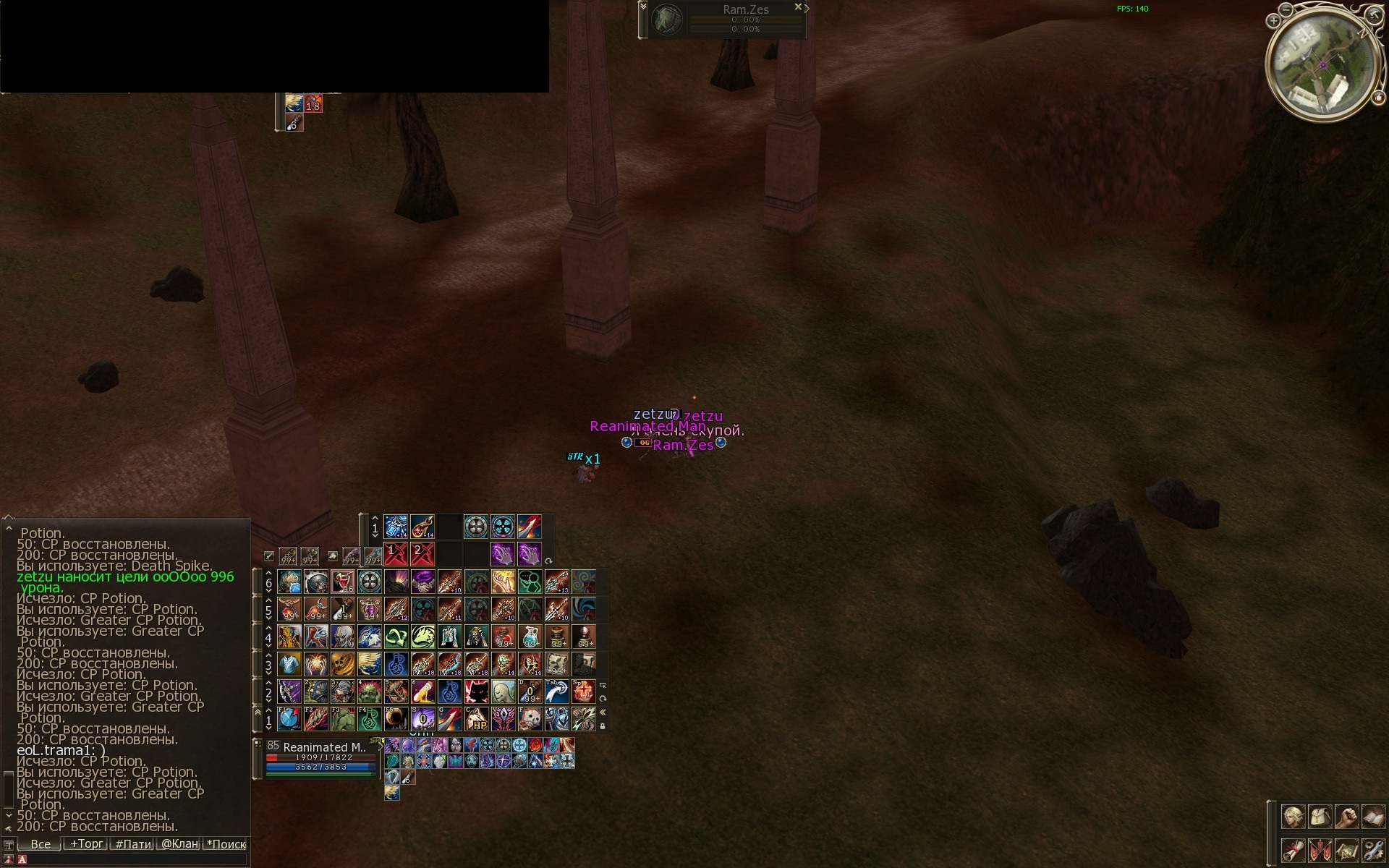Close the Ram.Zes target window
The height and width of the screenshot is (868, 1389).
798,7
